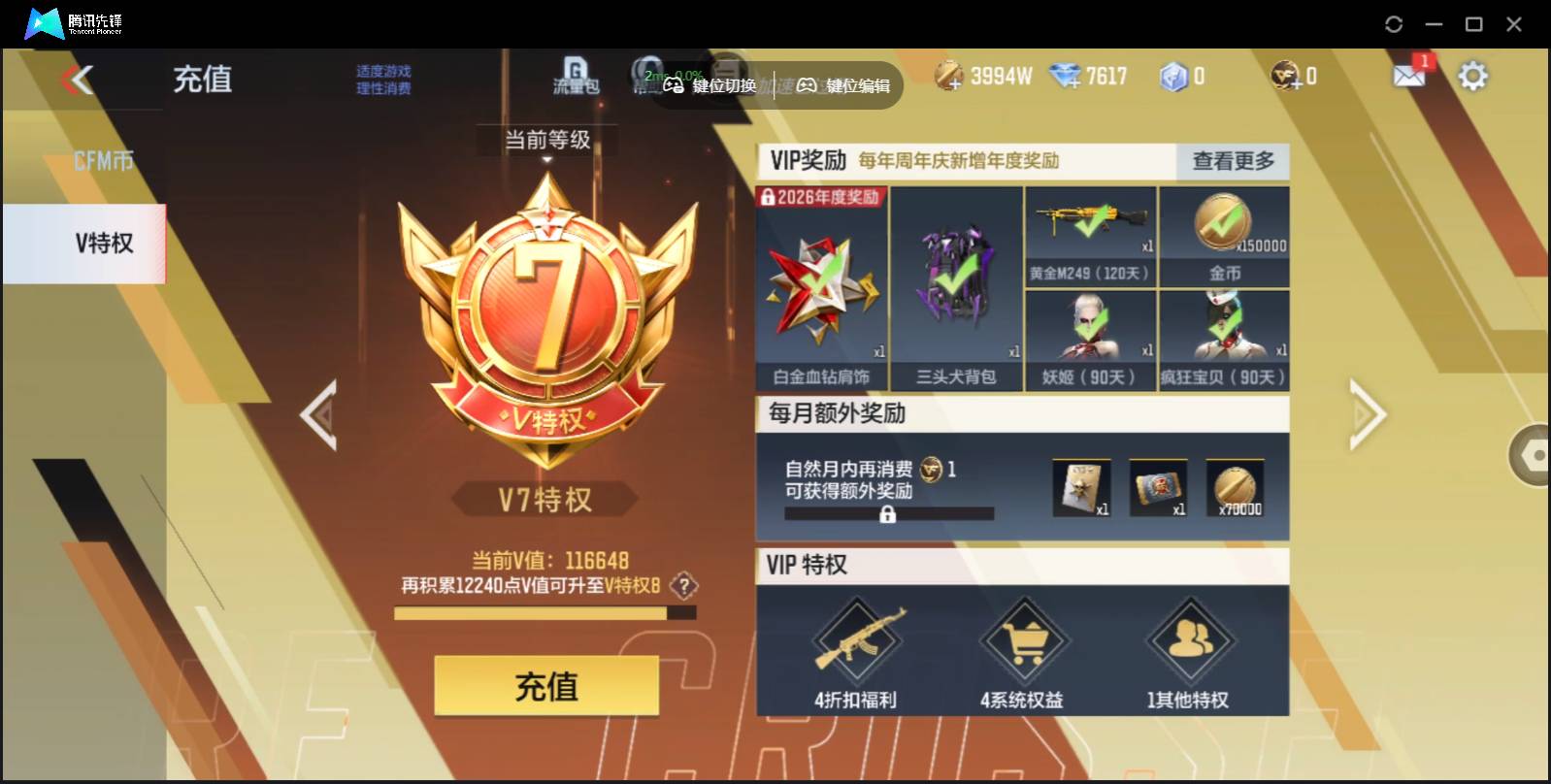Add diamonds next to the 7617 count

(1074, 82)
